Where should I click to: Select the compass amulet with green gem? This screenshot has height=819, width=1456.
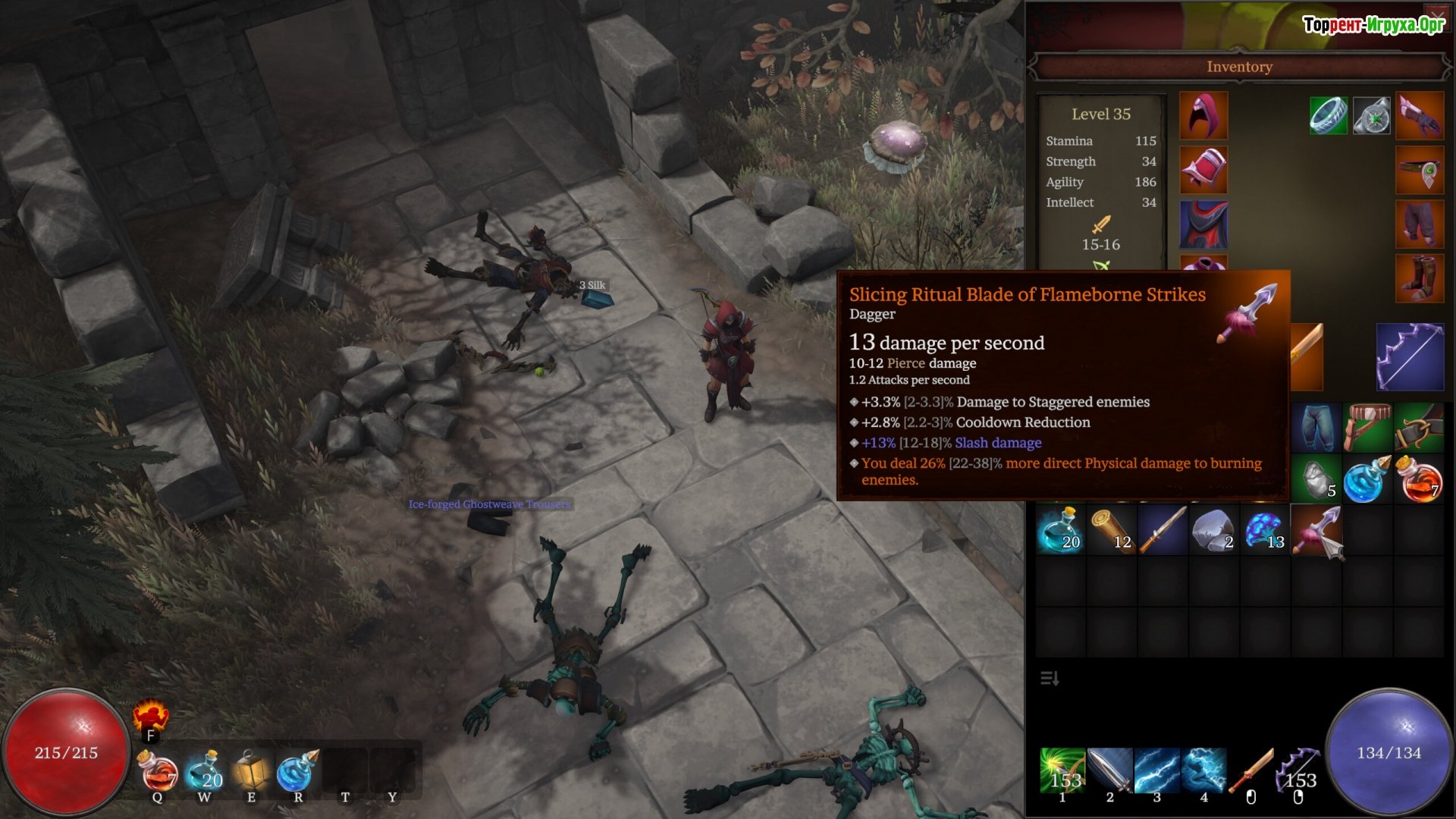click(x=1372, y=115)
